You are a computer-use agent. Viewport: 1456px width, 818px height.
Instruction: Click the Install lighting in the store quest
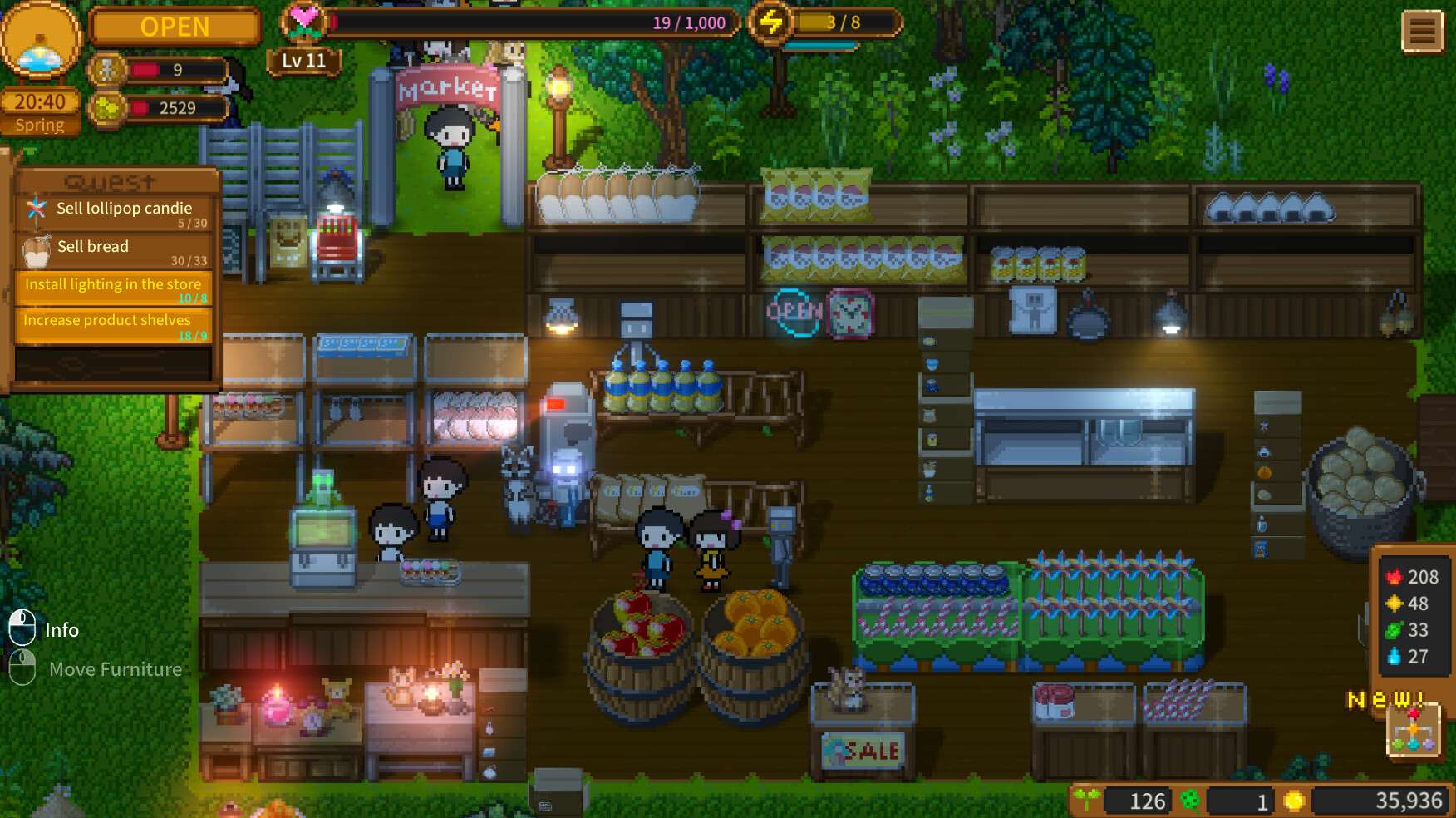[113, 284]
